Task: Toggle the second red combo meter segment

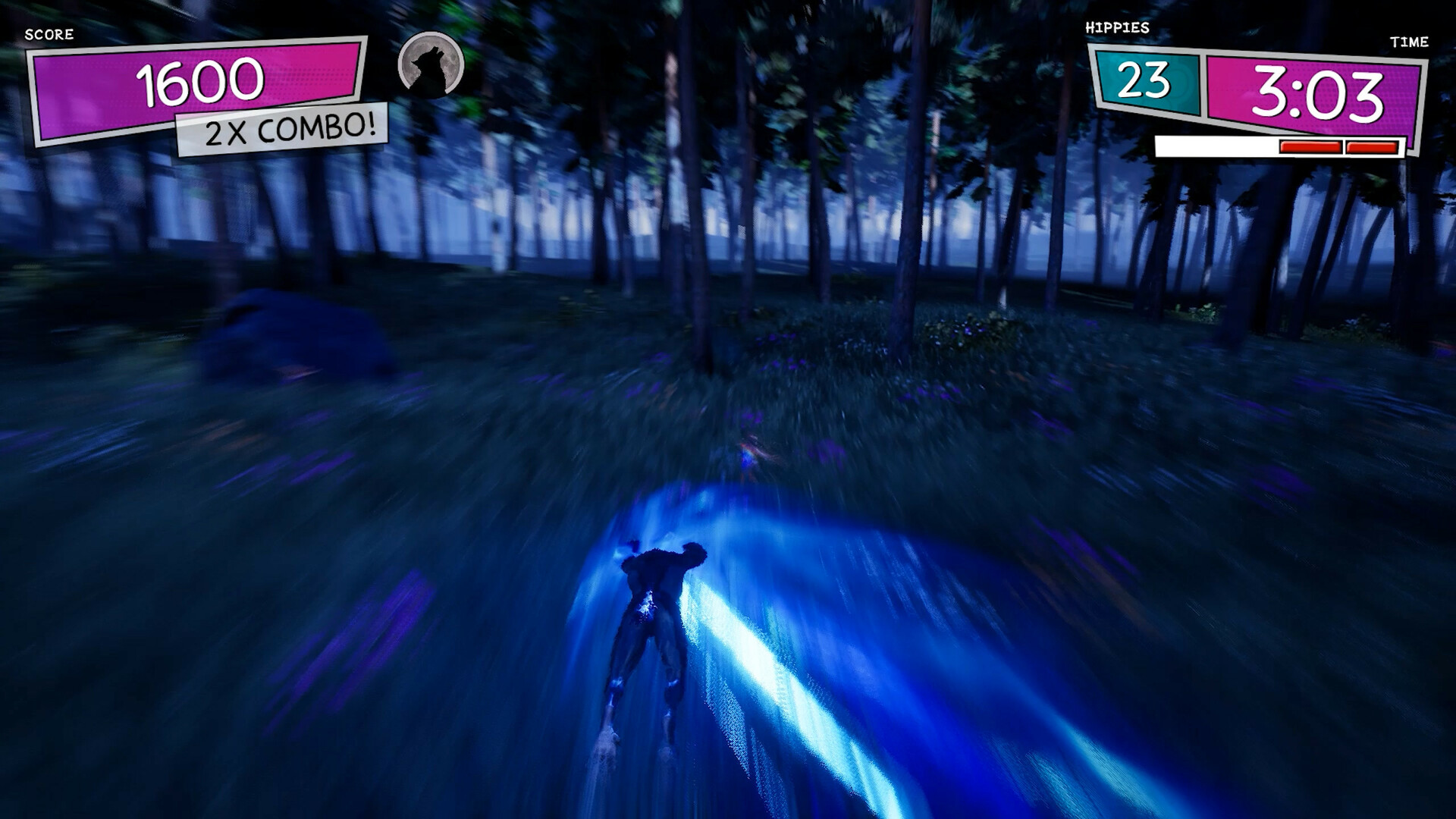Action: pos(1370,146)
